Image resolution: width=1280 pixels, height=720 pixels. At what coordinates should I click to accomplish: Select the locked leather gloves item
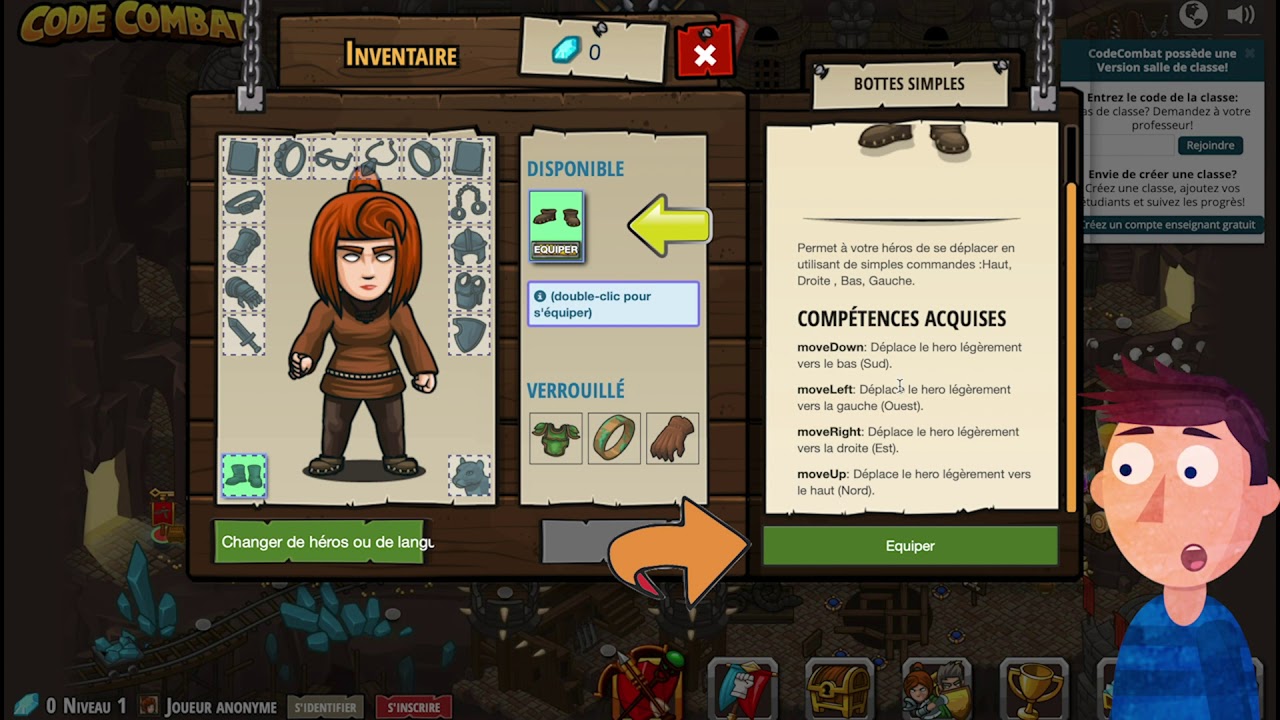pos(672,438)
